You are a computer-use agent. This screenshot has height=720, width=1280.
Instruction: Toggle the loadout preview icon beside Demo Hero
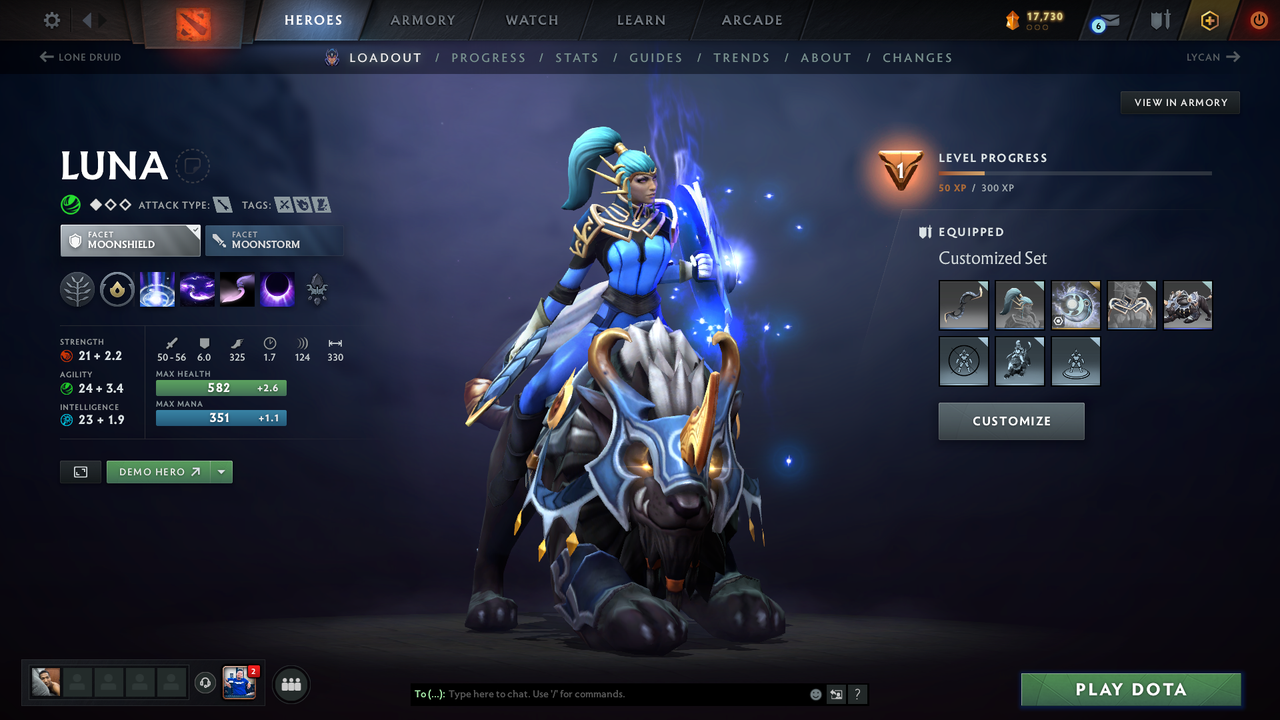80,471
